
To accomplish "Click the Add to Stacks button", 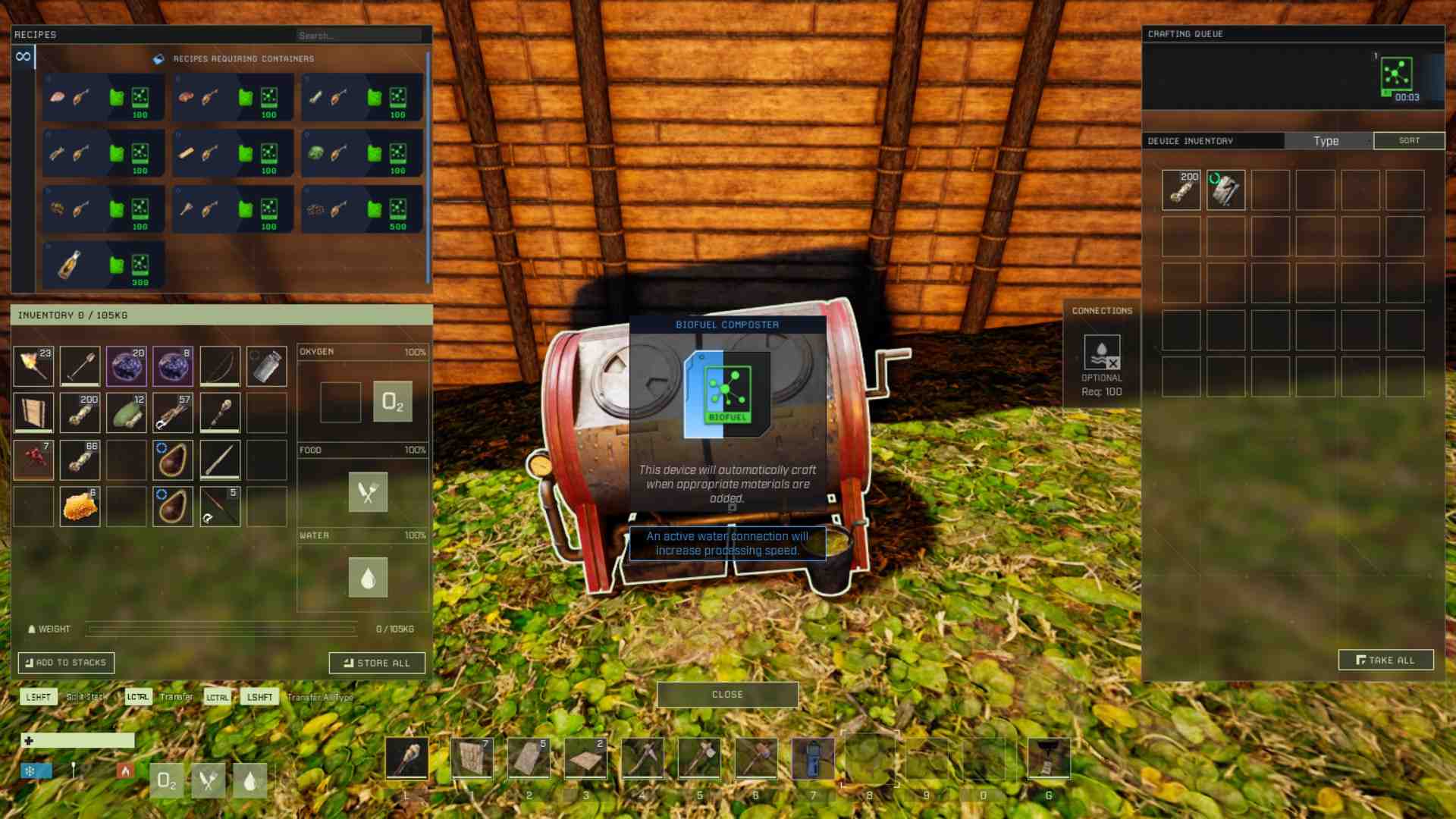I will pyautogui.click(x=66, y=663).
